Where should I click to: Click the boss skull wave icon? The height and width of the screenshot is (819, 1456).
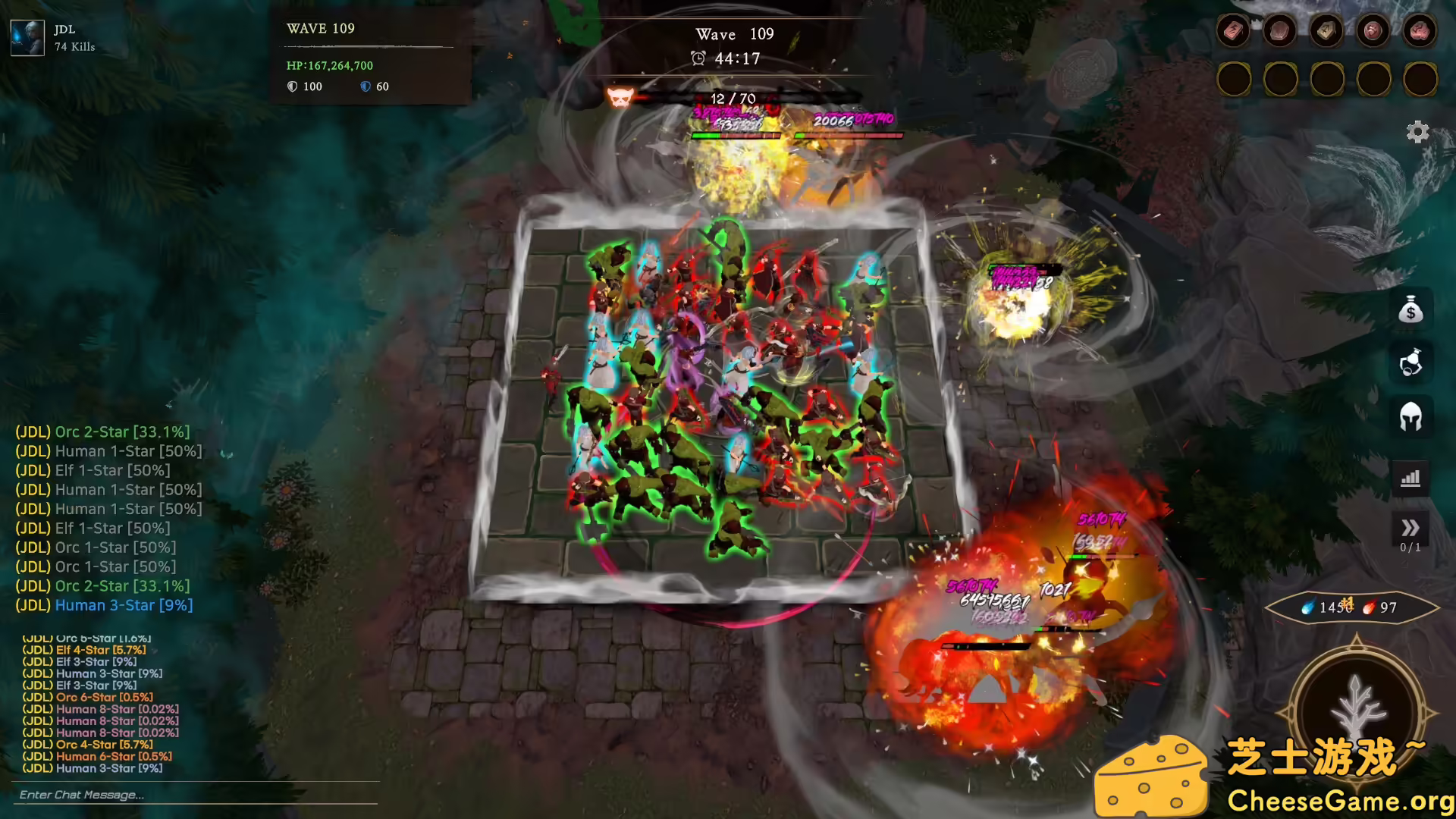click(x=620, y=97)
